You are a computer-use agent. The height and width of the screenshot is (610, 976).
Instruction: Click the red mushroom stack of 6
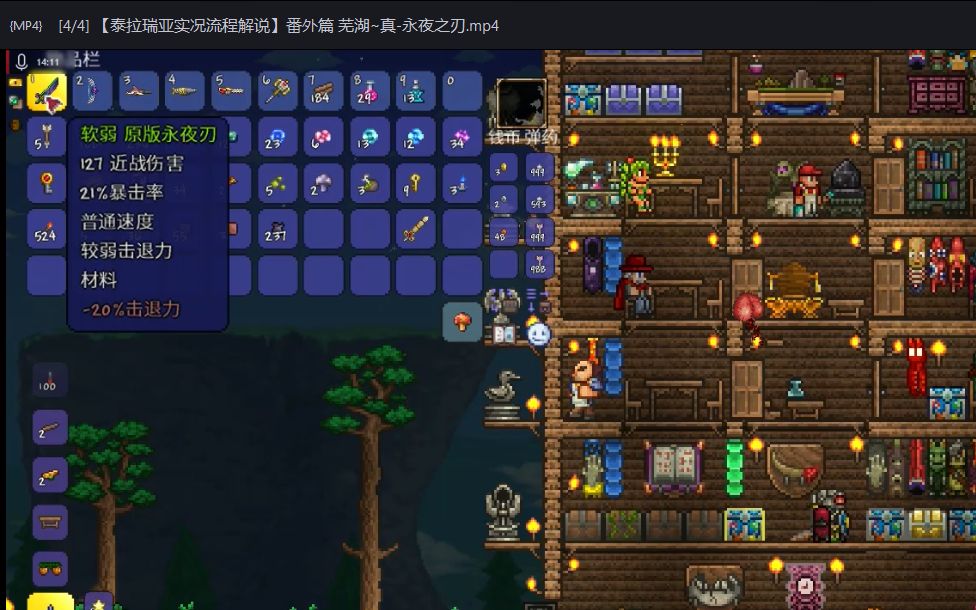pyautogui.click(x=324, y=138)
